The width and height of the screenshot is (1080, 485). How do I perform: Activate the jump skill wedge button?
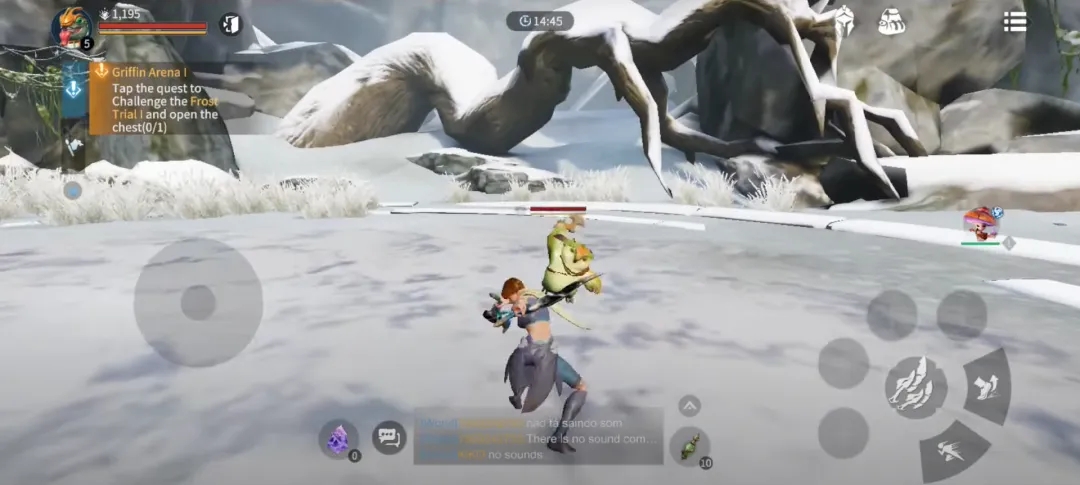coord(988,385)
